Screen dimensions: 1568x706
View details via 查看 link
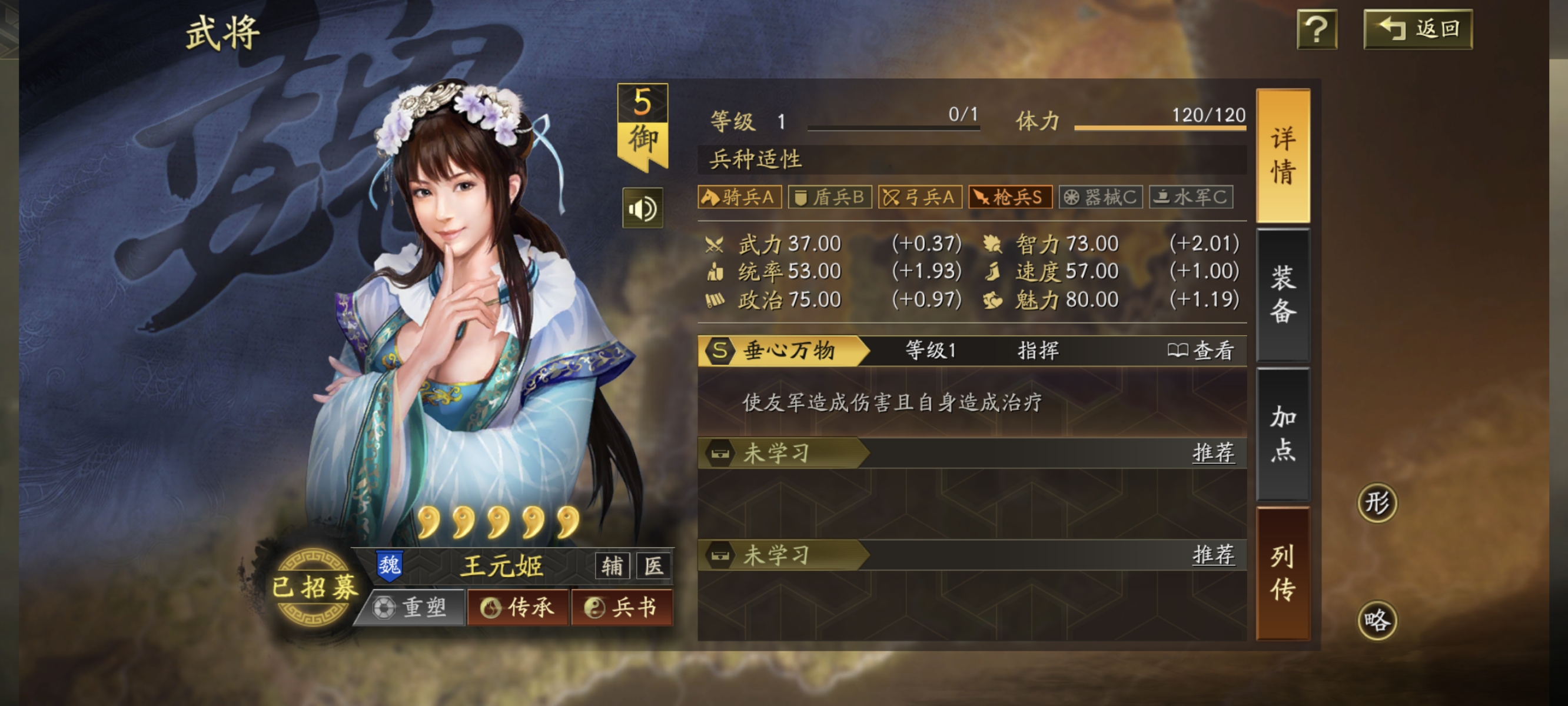click(x=1201, y=351)
